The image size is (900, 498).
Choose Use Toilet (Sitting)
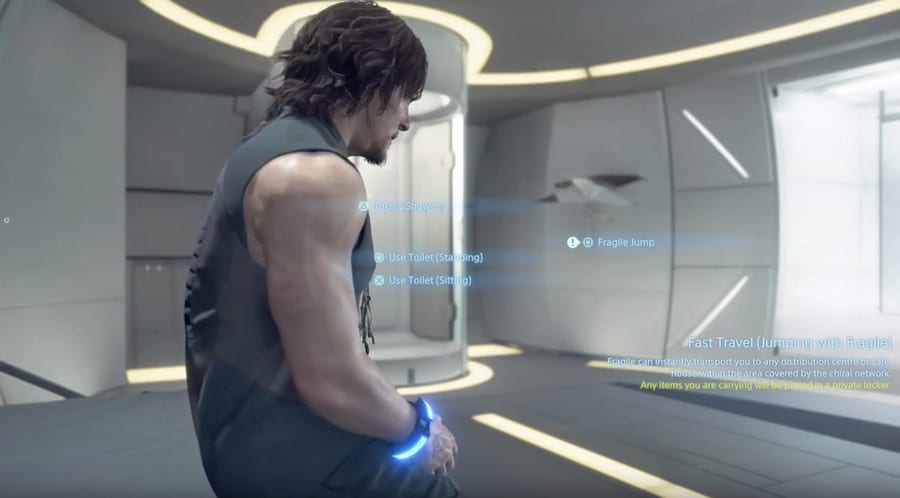429,281
